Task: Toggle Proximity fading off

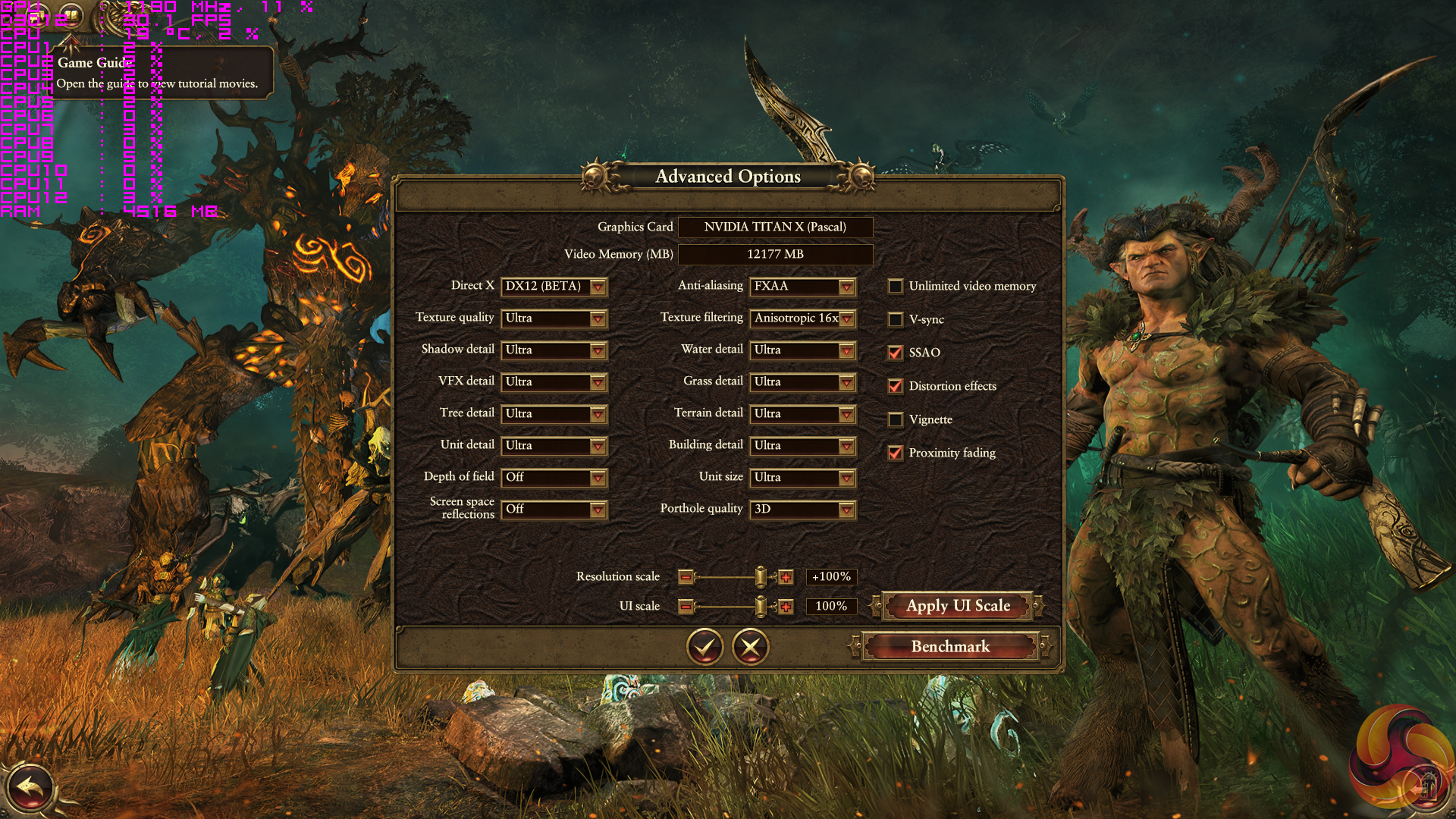Action: click(896, 453)
